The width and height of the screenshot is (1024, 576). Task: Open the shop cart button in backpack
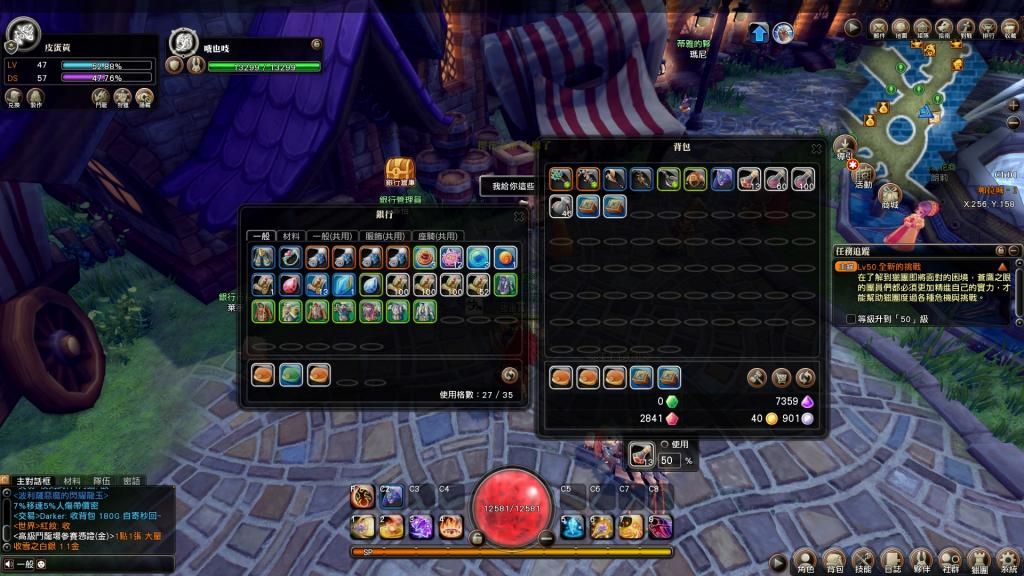click(x=781, y=377)
